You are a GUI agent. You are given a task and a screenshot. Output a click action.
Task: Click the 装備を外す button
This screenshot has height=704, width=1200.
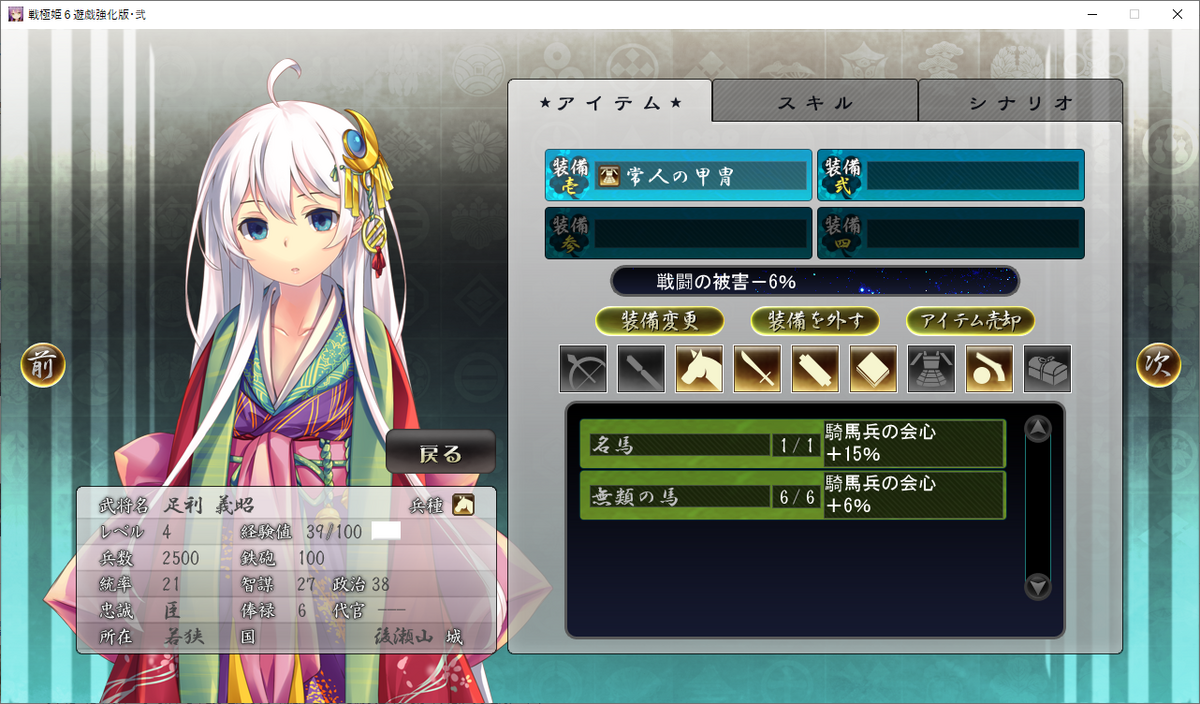tap(815, 321)
